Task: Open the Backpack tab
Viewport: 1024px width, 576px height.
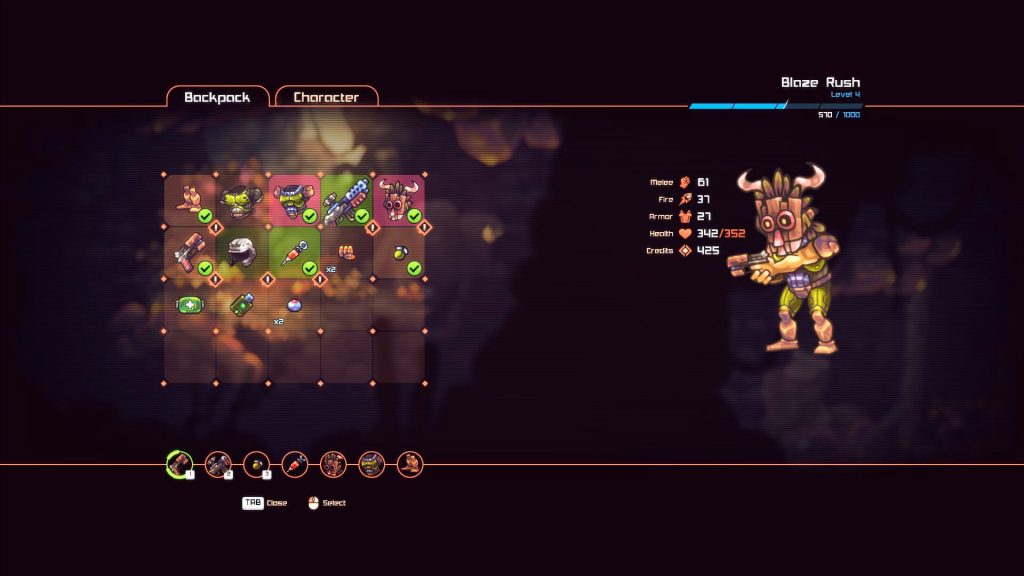Action: [x=217, y=97]
